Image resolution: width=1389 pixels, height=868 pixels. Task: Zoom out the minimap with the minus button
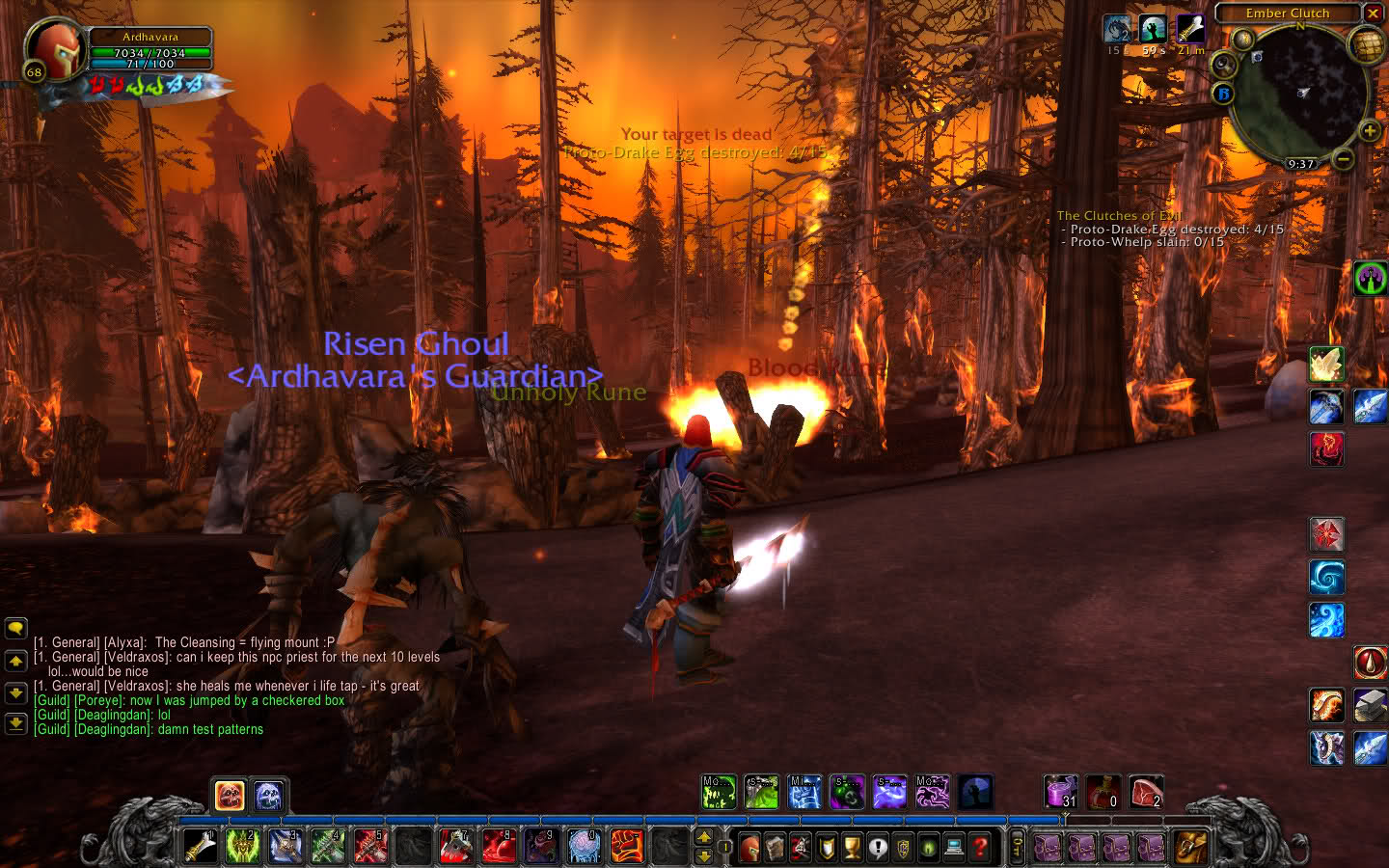(x=1344, y=159)
